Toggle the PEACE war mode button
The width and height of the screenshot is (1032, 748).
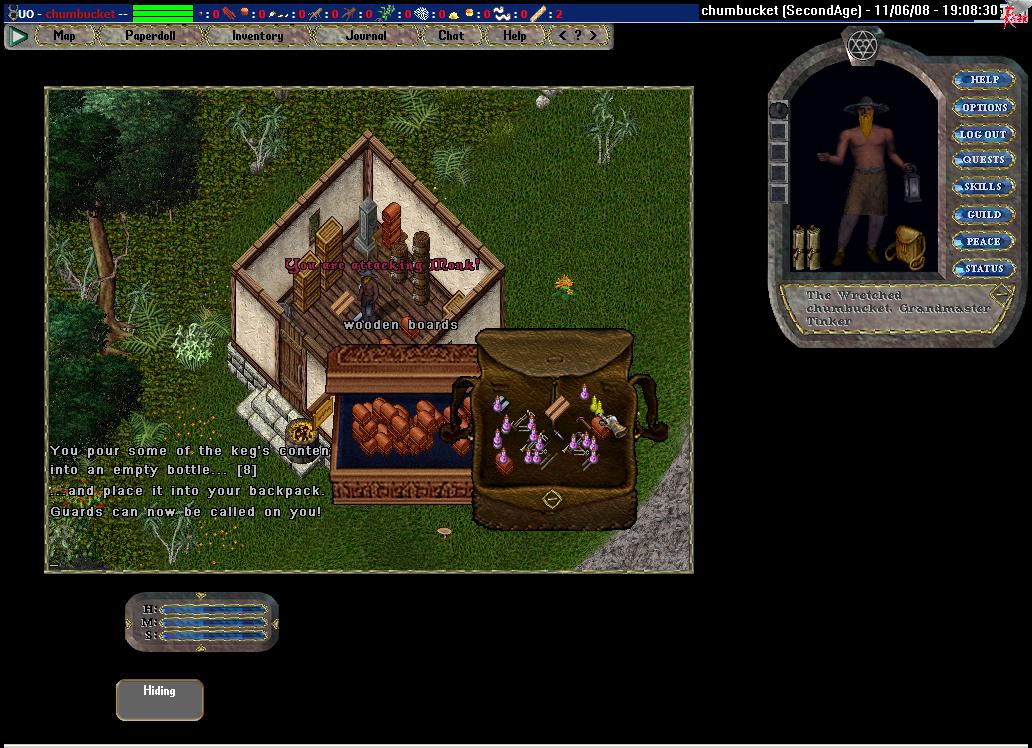(984, 241)
